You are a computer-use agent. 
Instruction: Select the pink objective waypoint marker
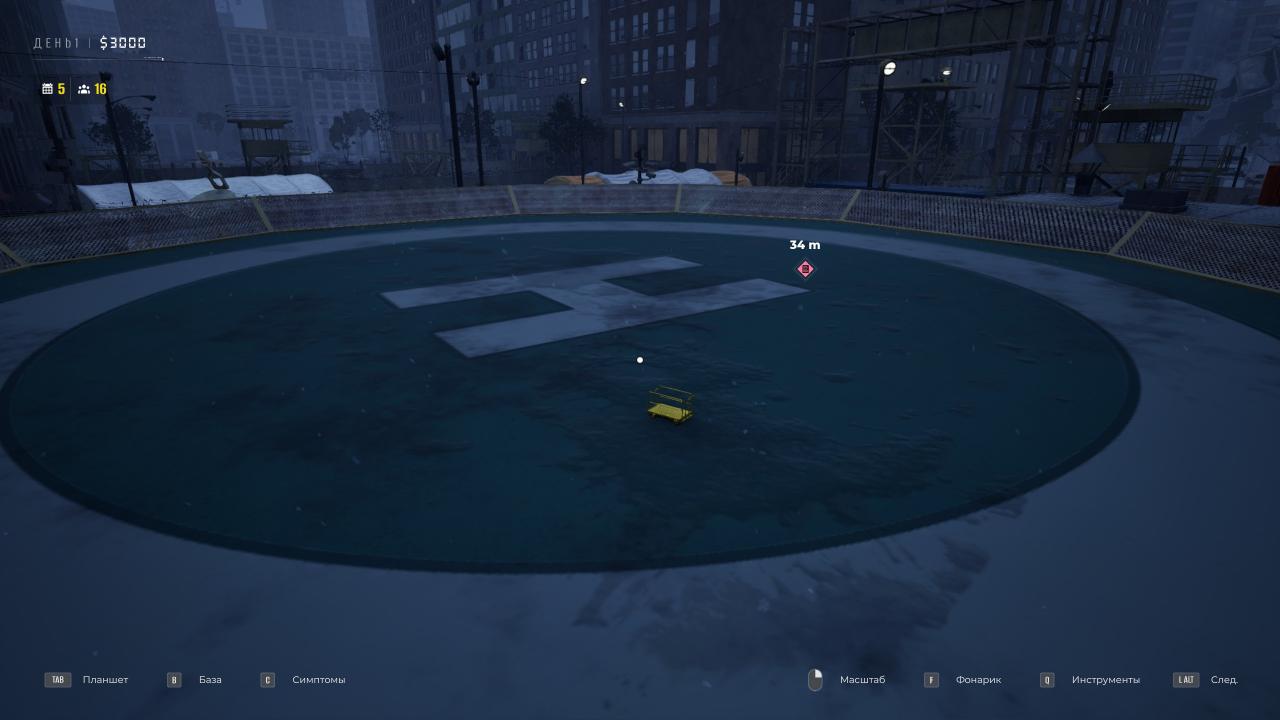coord(805,269)
